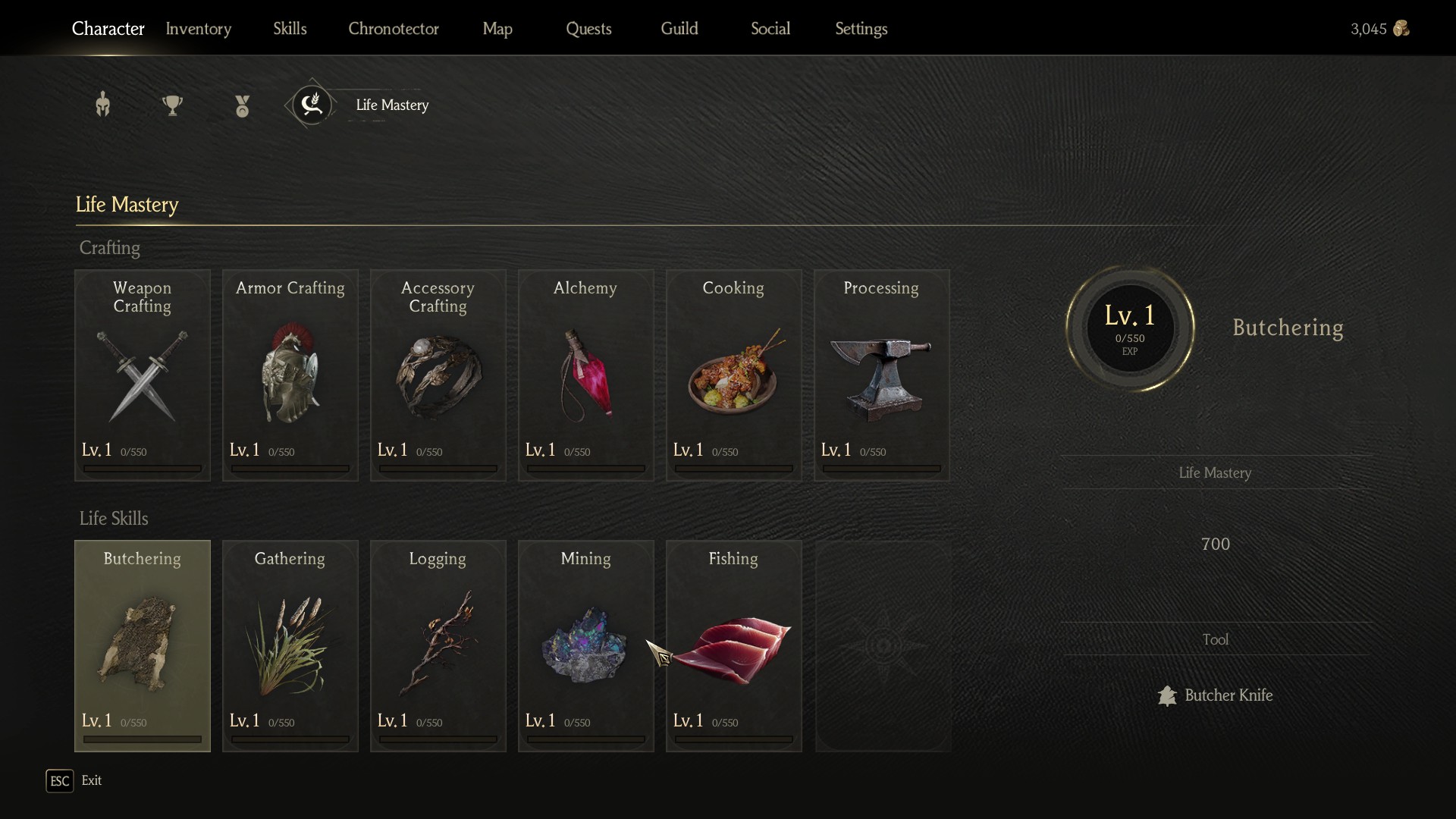Switch to the Skills tab
Viewport: 1456px width, 819px height.
pos(290,29)
